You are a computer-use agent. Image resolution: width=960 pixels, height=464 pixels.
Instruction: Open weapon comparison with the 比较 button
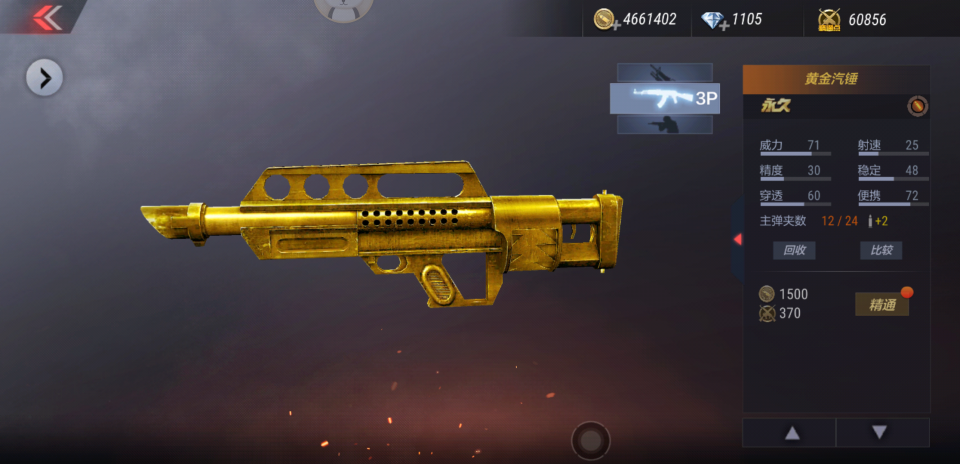[881, 250]
